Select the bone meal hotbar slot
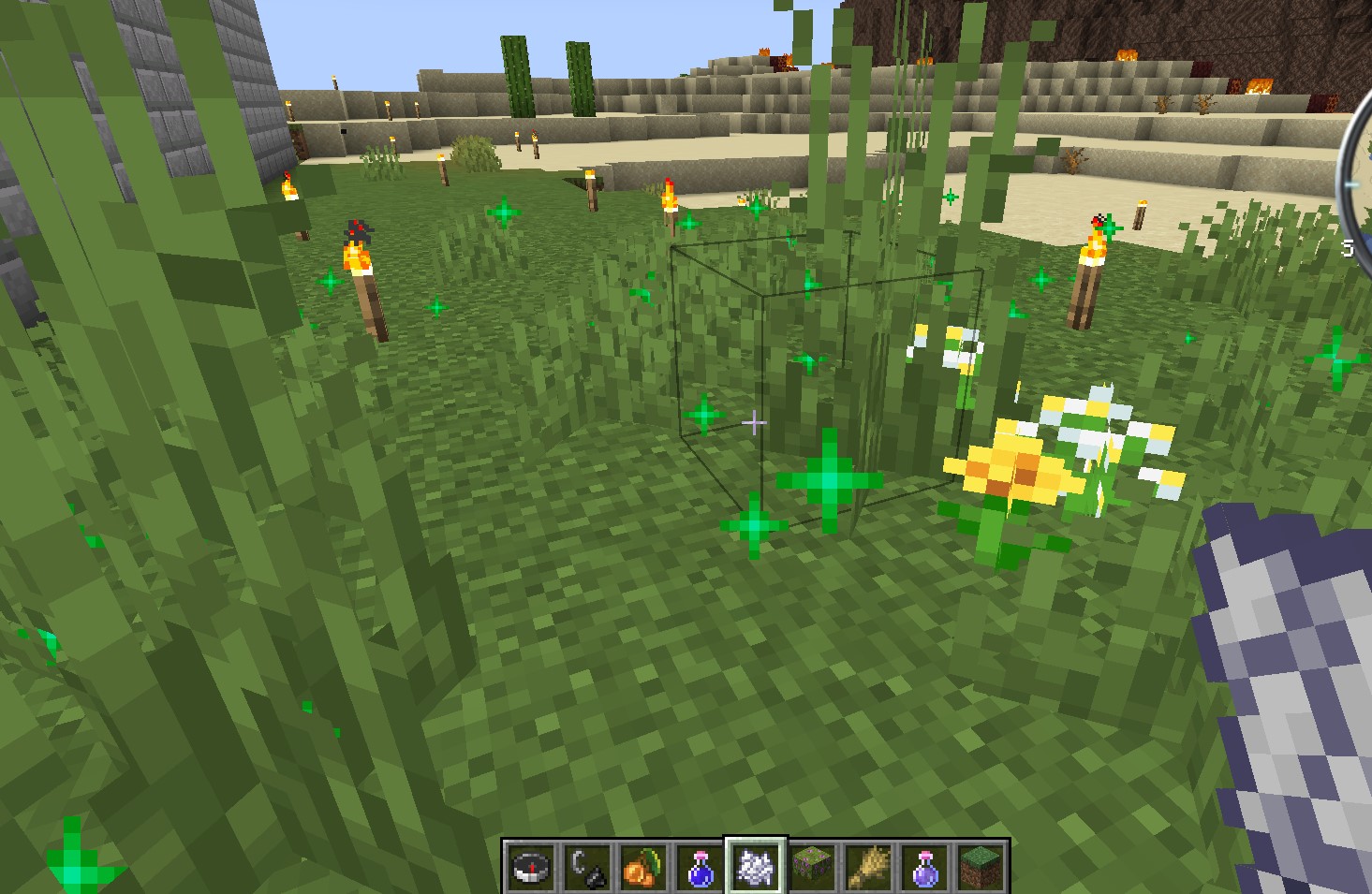Image resolution: width=1372 pixels, height=894 pixels. (x=756, y=866)
